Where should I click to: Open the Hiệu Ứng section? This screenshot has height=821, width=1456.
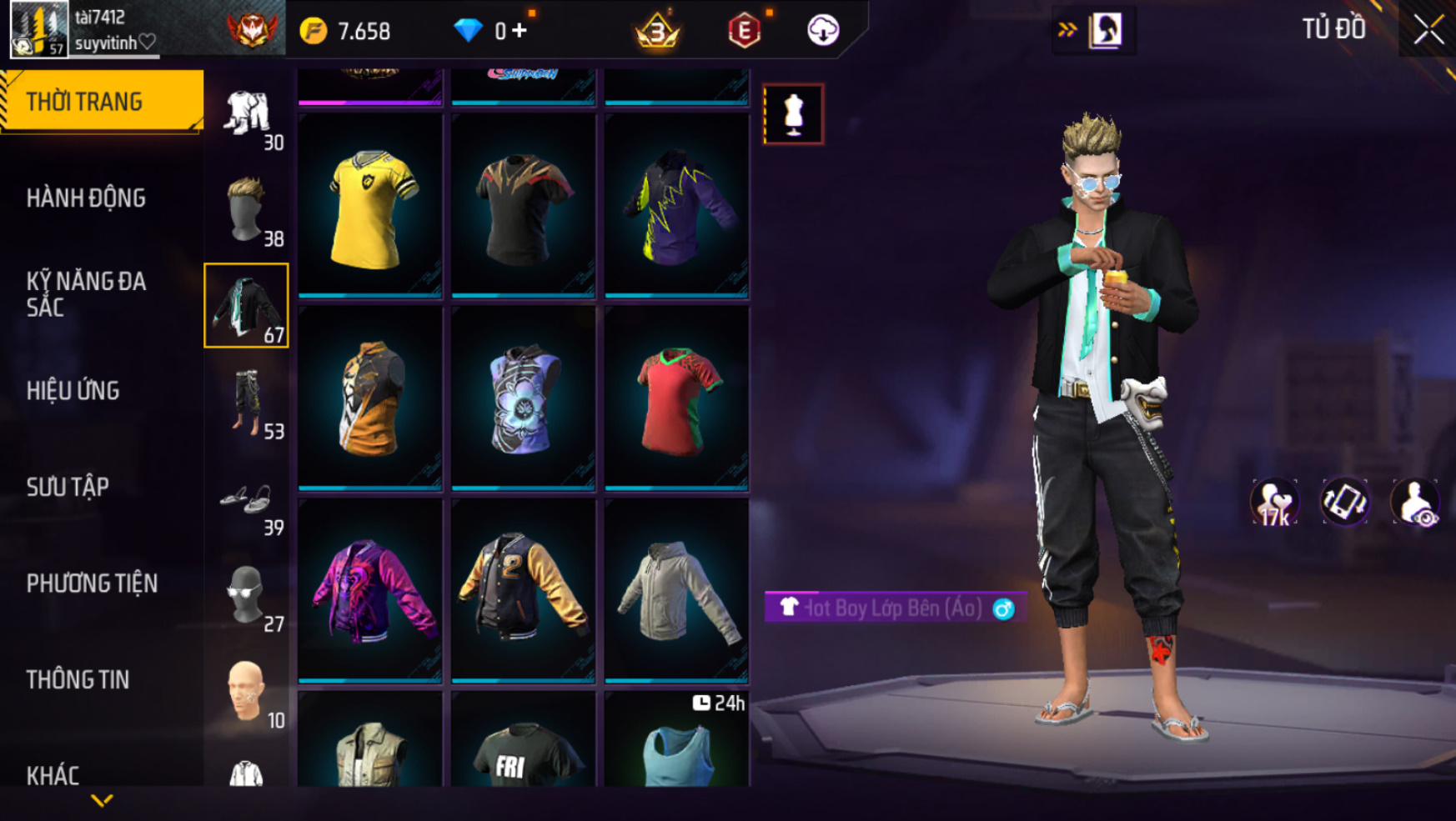tap(73, 391)
